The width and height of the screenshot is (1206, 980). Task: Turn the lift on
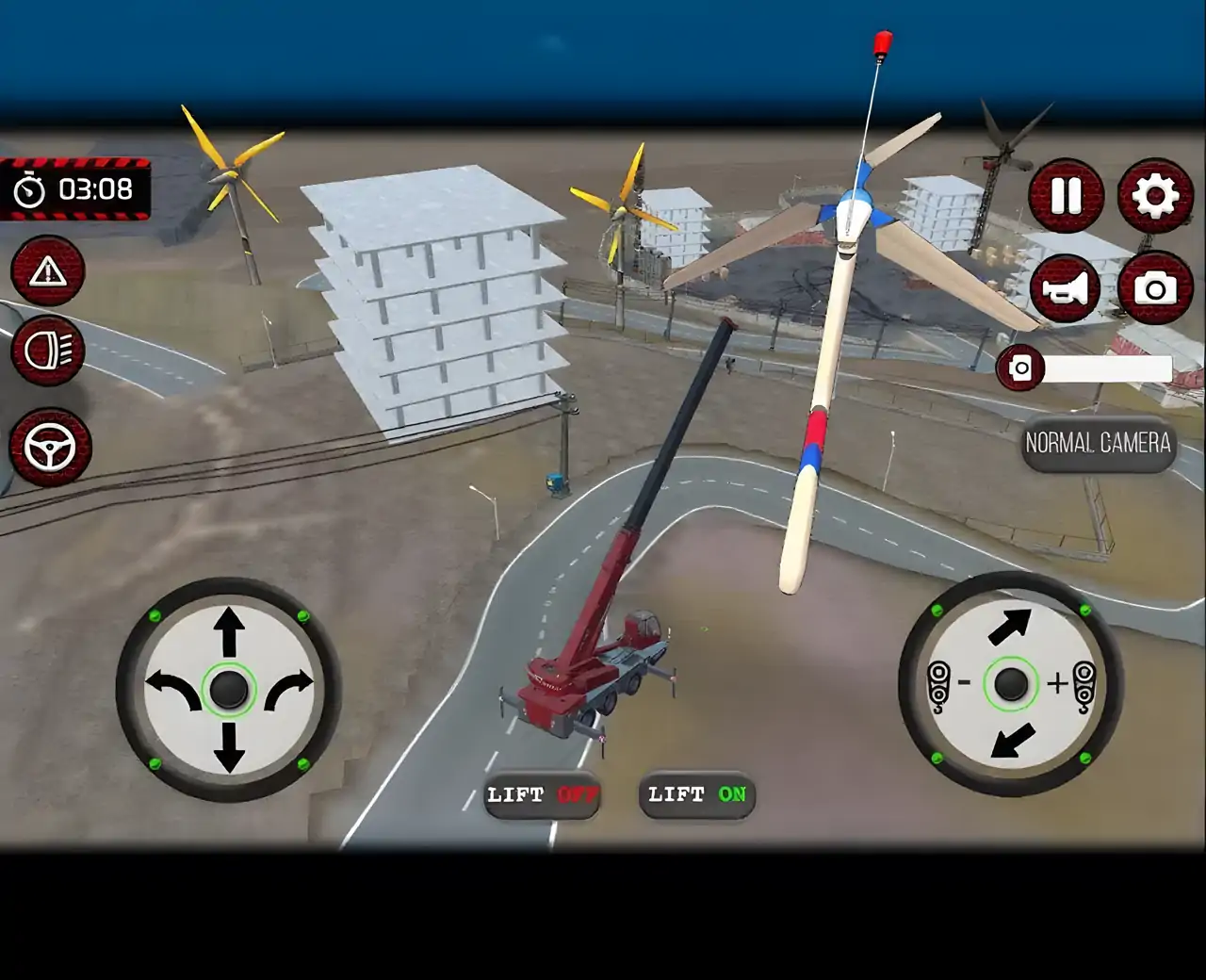pos(696,795)
